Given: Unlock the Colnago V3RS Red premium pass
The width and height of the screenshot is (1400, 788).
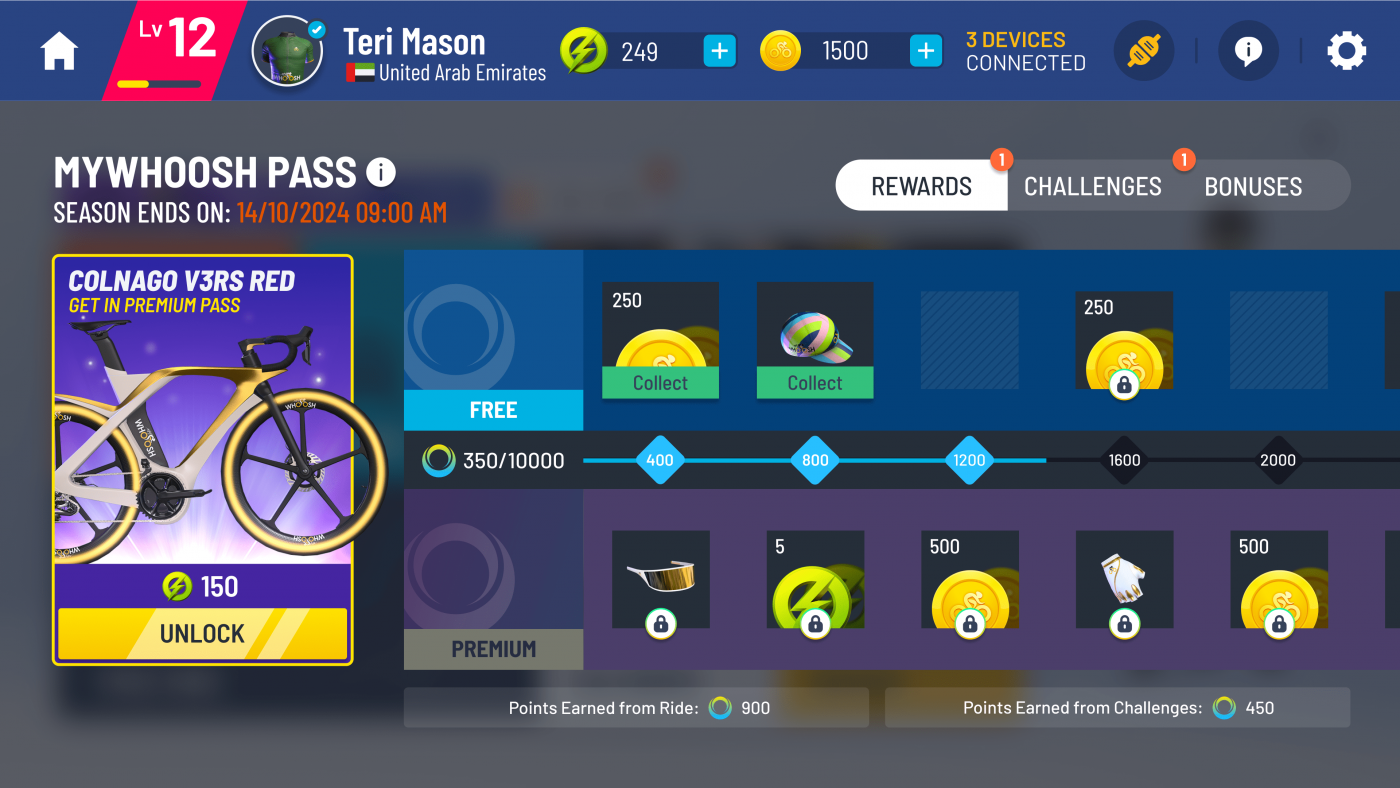Looking at the screenshot, I should (x=202, y=634).
